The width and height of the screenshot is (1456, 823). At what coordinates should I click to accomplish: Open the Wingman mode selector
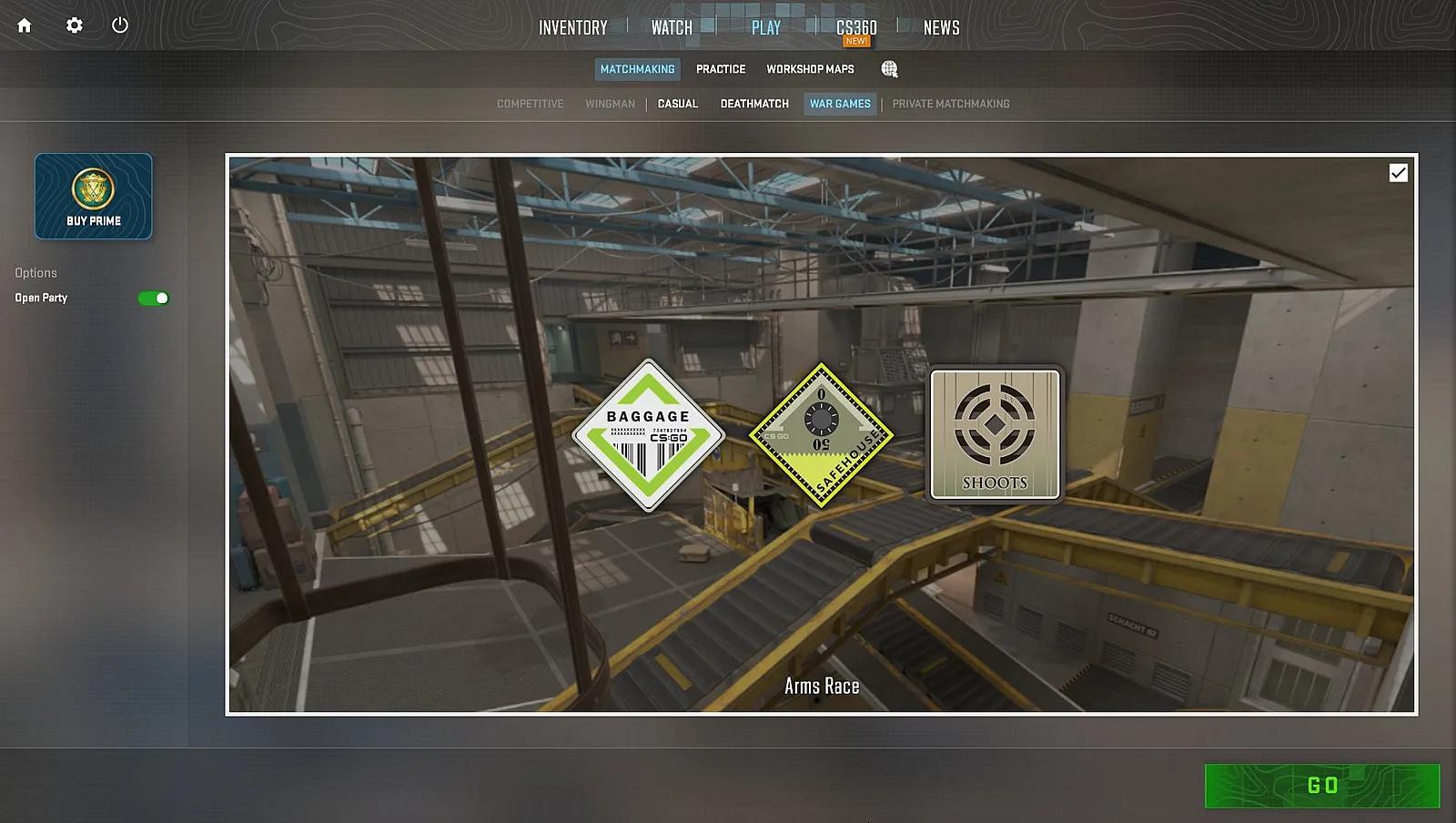pos(611,104)
